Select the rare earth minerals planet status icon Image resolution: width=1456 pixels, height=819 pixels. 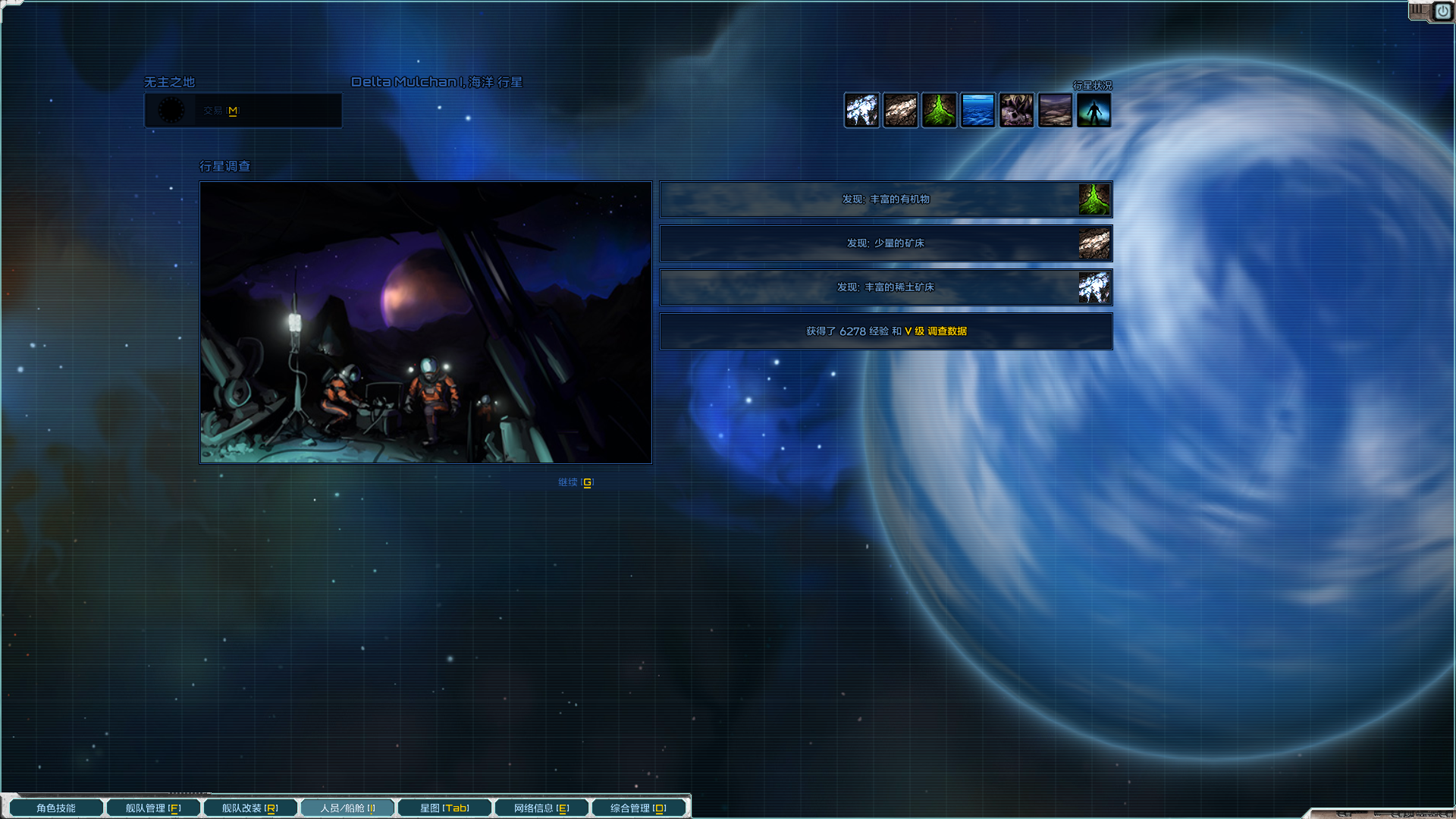(861, 110)
